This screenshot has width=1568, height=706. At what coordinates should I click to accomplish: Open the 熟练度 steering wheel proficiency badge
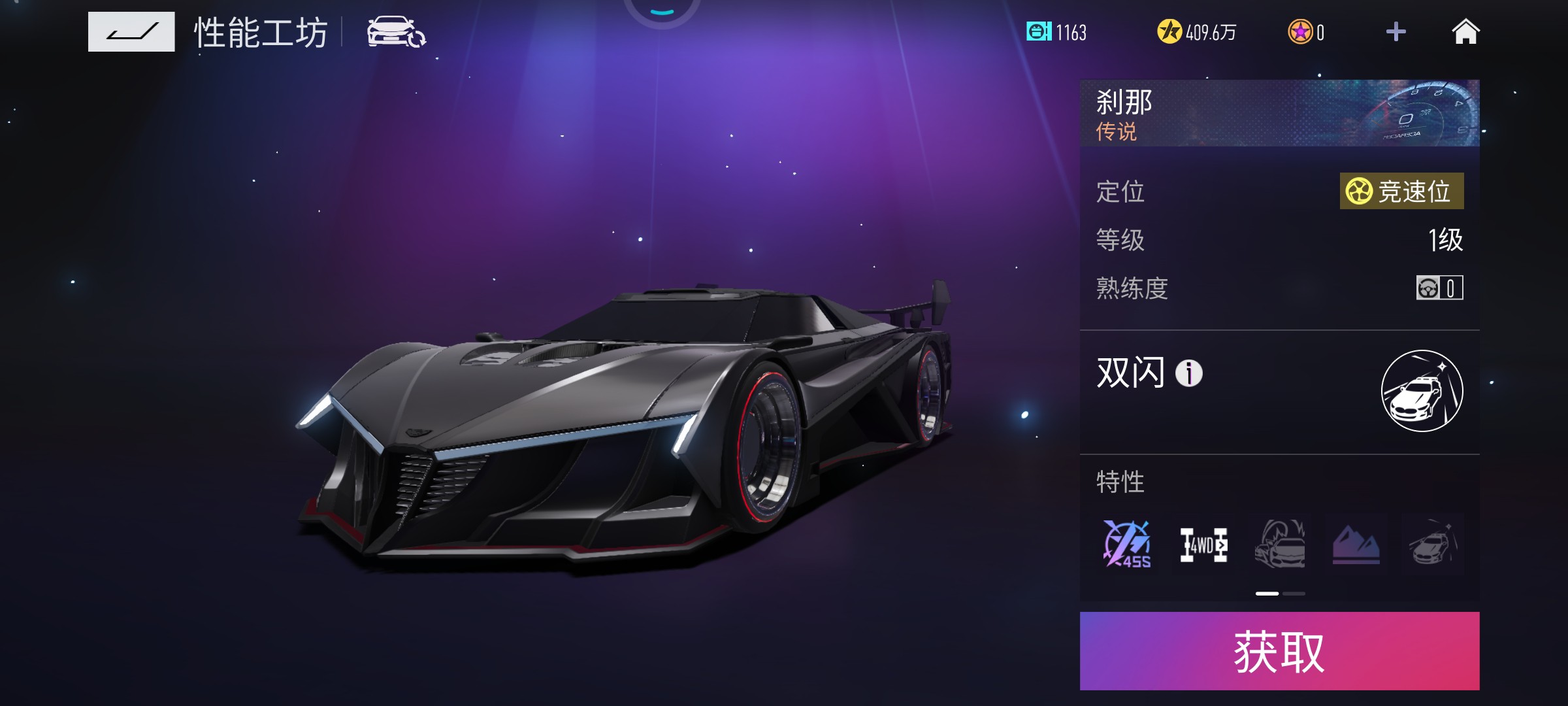[1439, 288]
